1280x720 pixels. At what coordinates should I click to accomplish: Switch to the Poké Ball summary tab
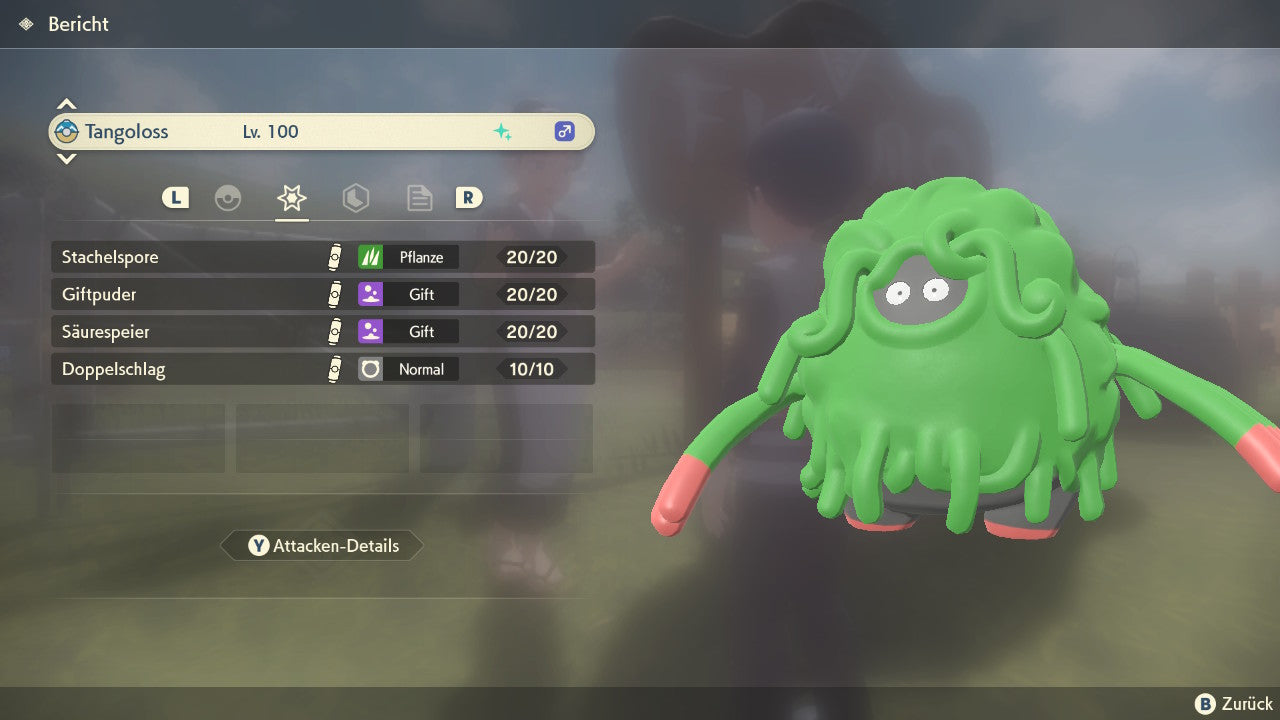pyautogui.click(x=228, y=198)
